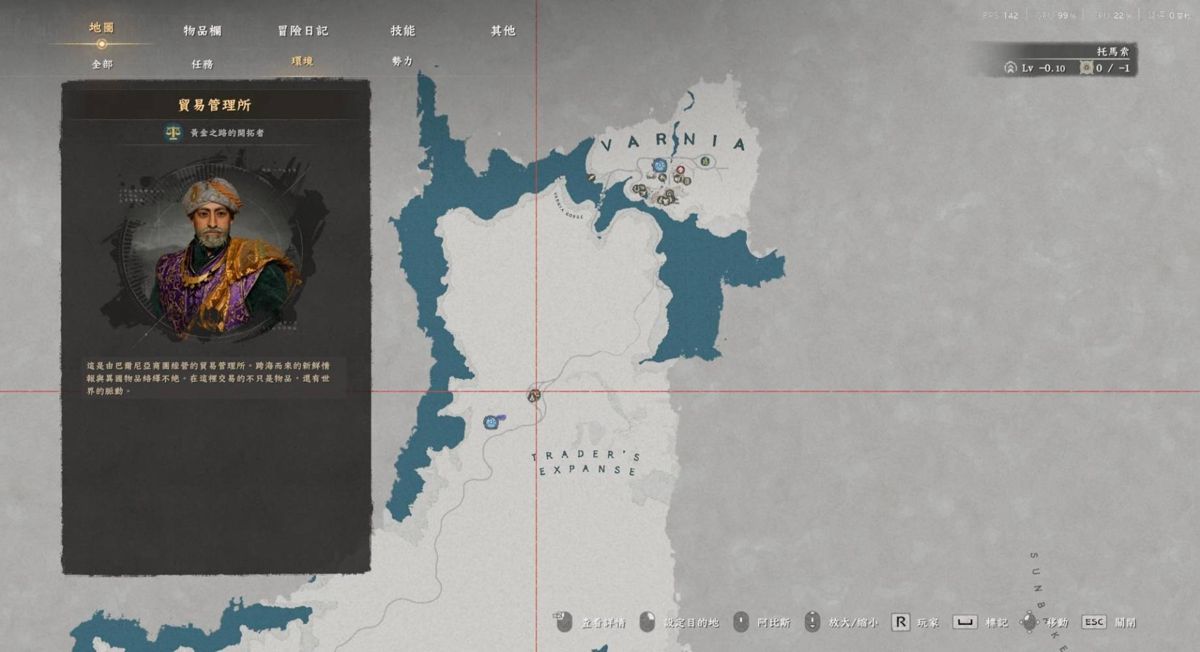Click the marker on Varnia's west coast
1200x652 pixels.
point(591,178)
